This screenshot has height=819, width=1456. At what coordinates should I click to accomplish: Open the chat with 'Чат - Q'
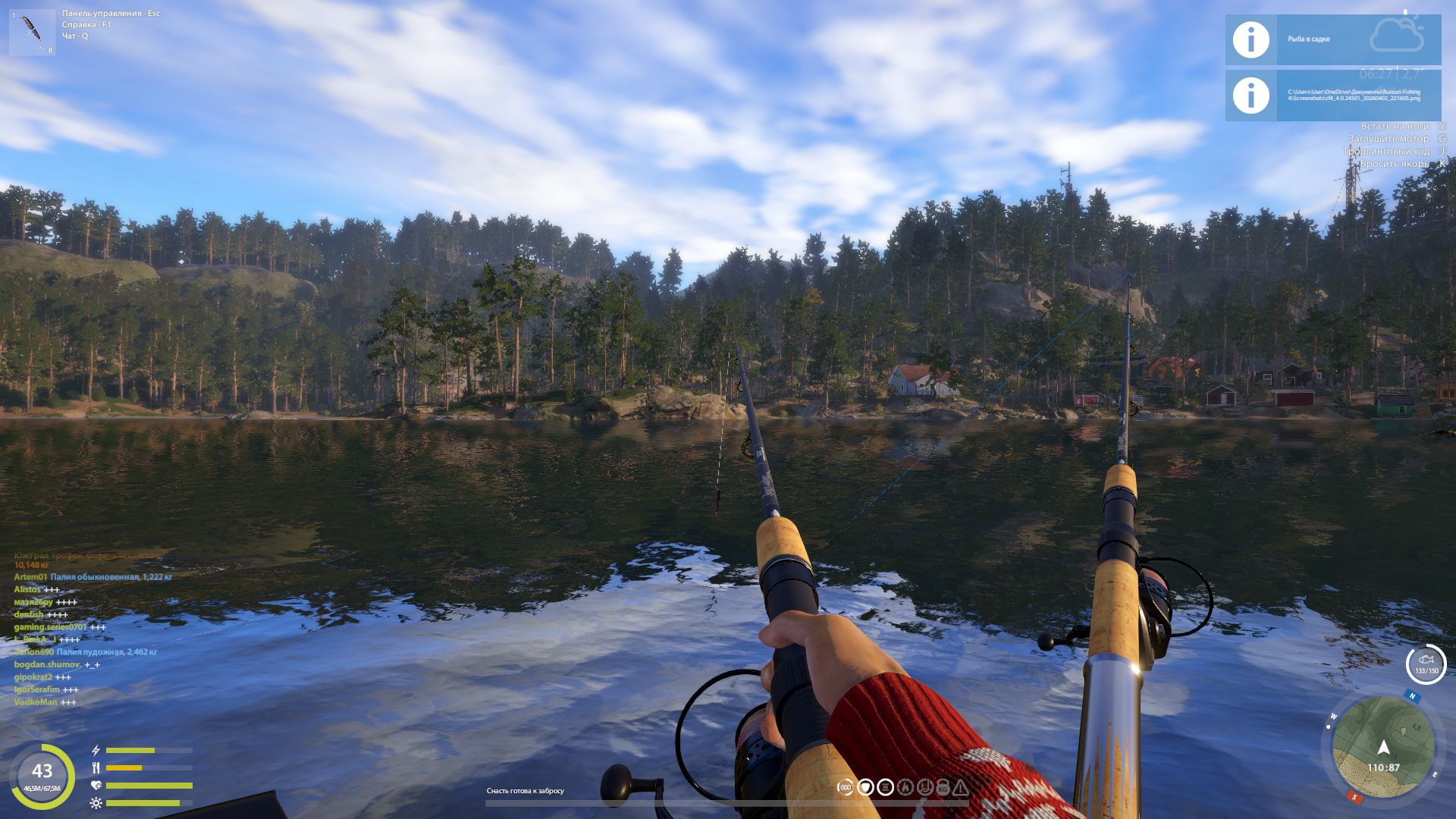tap(76, 37)
